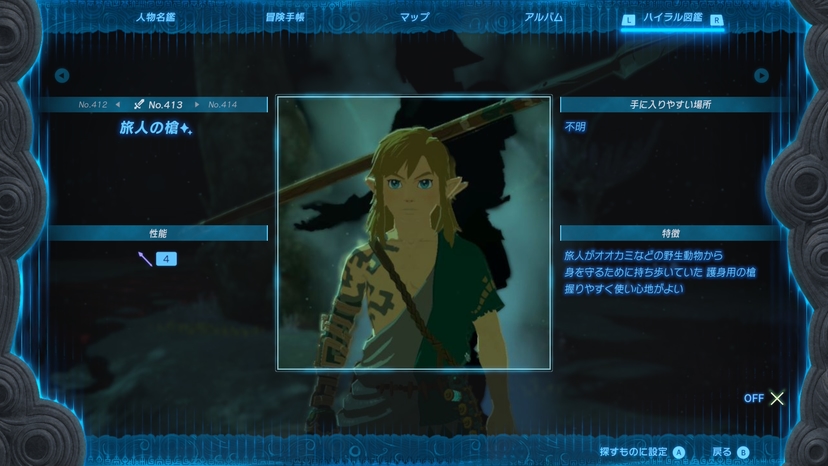This screenshot has height=466, width=828.
Task: Open the アルバム tab
Action: click(x=543, y=18)
